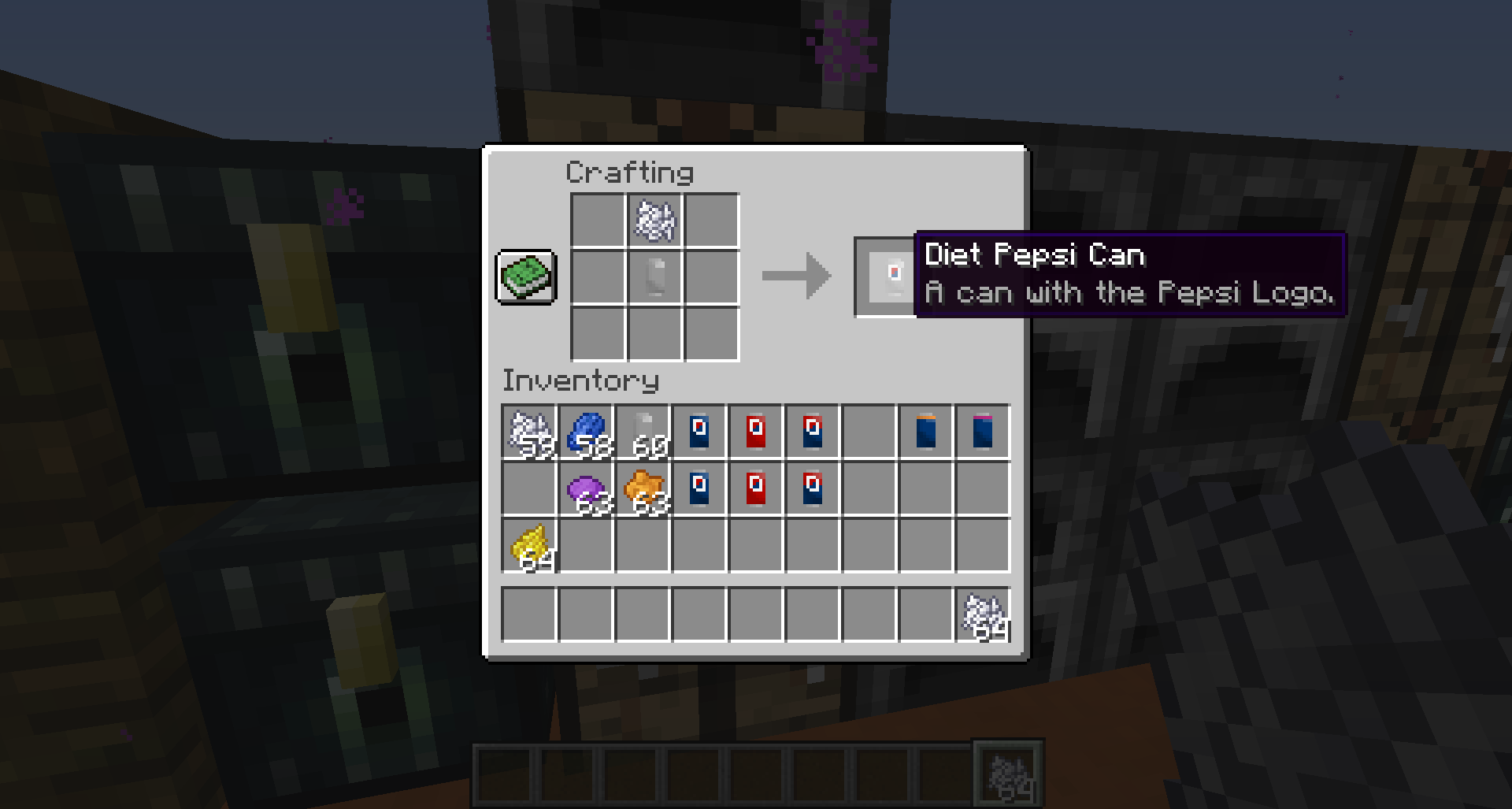1512x809 pixels.
Task: Click an empty slot in the crafting grid
Action: 597,221
